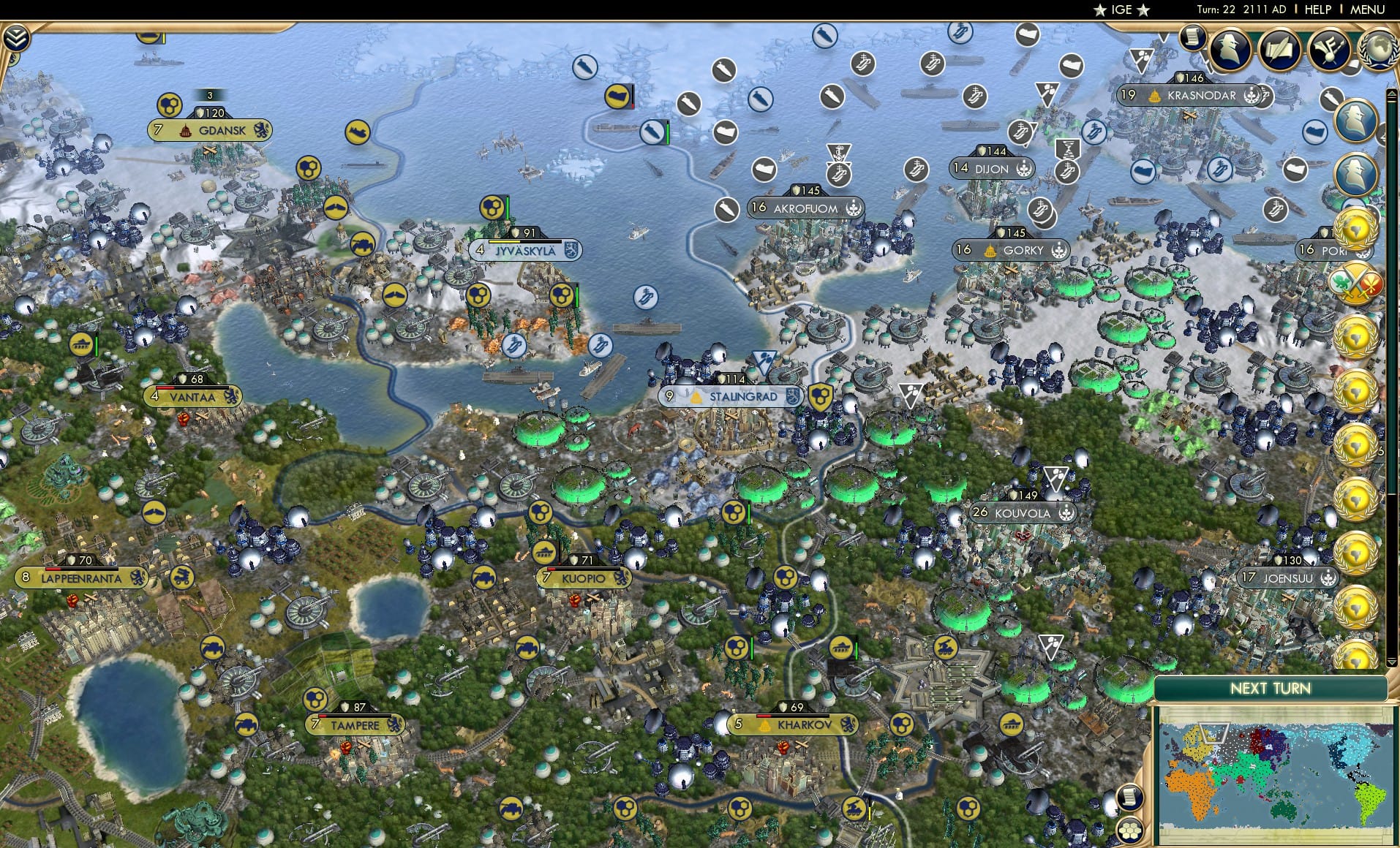Open the notification log scroll icon top right
This screenshot has height=848, width=1400.
[x=1192, y=38]
